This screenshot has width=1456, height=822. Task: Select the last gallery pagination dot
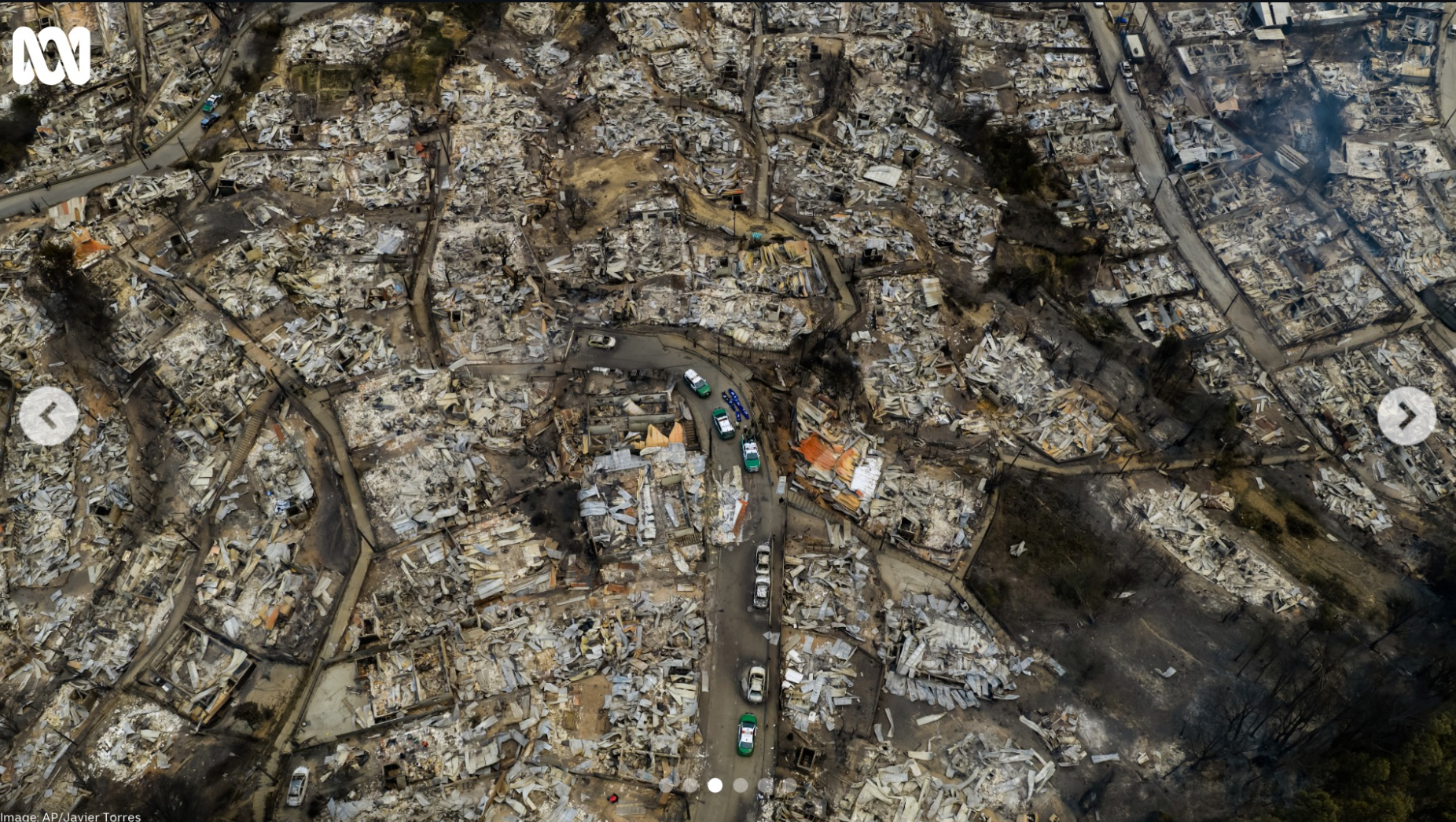coord(789,784)
